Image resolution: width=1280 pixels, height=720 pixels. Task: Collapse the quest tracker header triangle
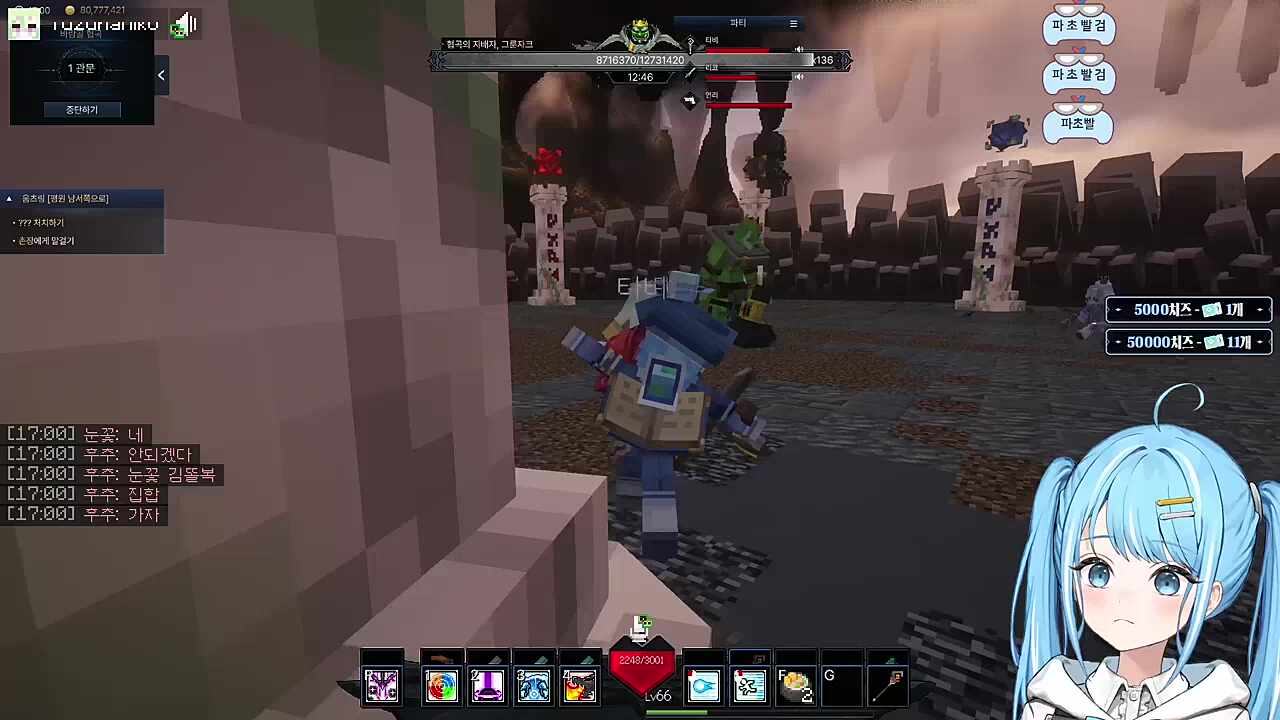[x=9, y=199]
